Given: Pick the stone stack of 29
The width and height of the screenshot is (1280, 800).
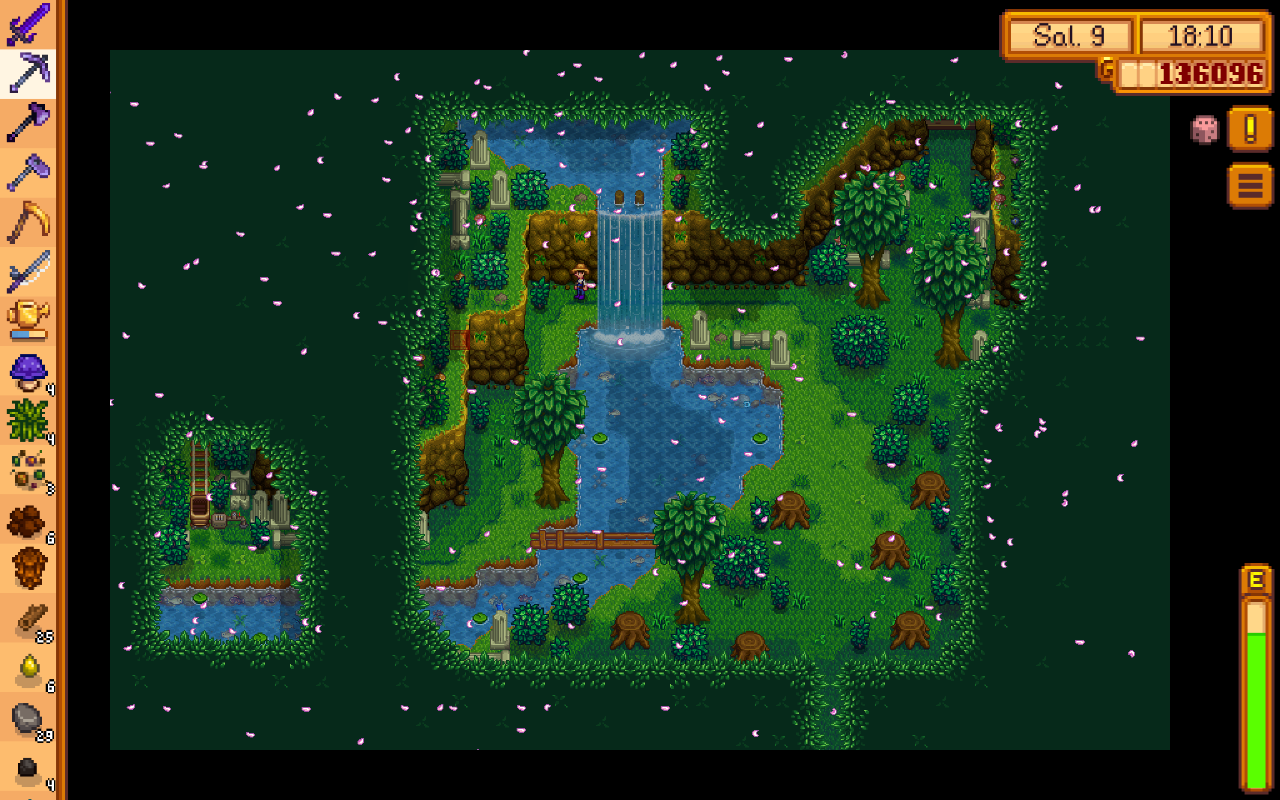Looking at the screenshot, I should [28, 718].
